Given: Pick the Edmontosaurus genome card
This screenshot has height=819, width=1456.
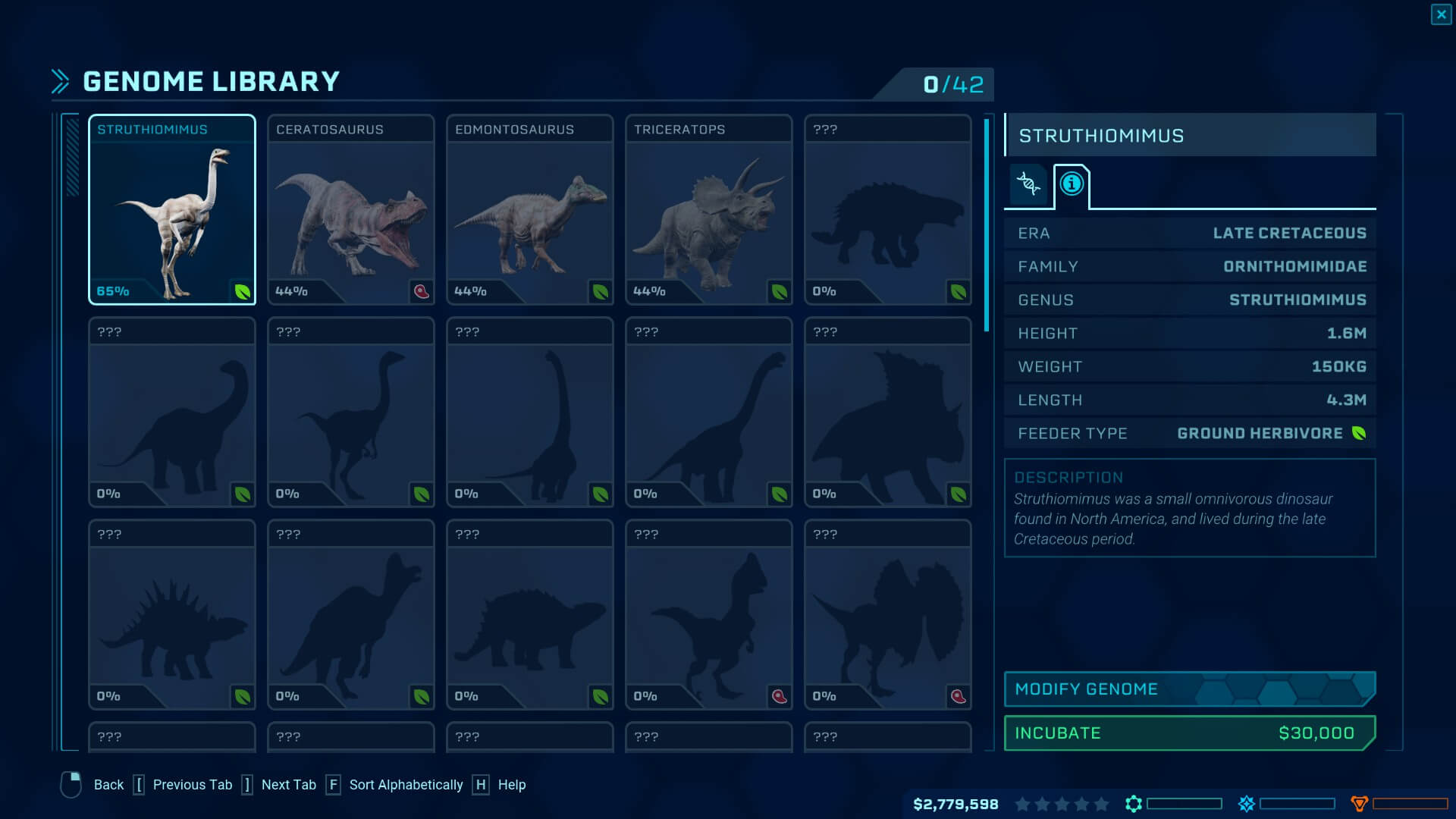Looking at the screenshot, I should (x=530, y=210).
